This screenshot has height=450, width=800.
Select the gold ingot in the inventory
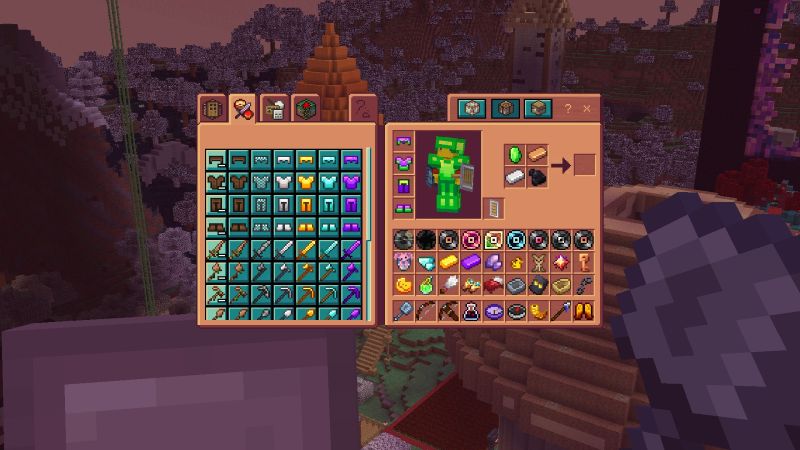click(448, 263)
